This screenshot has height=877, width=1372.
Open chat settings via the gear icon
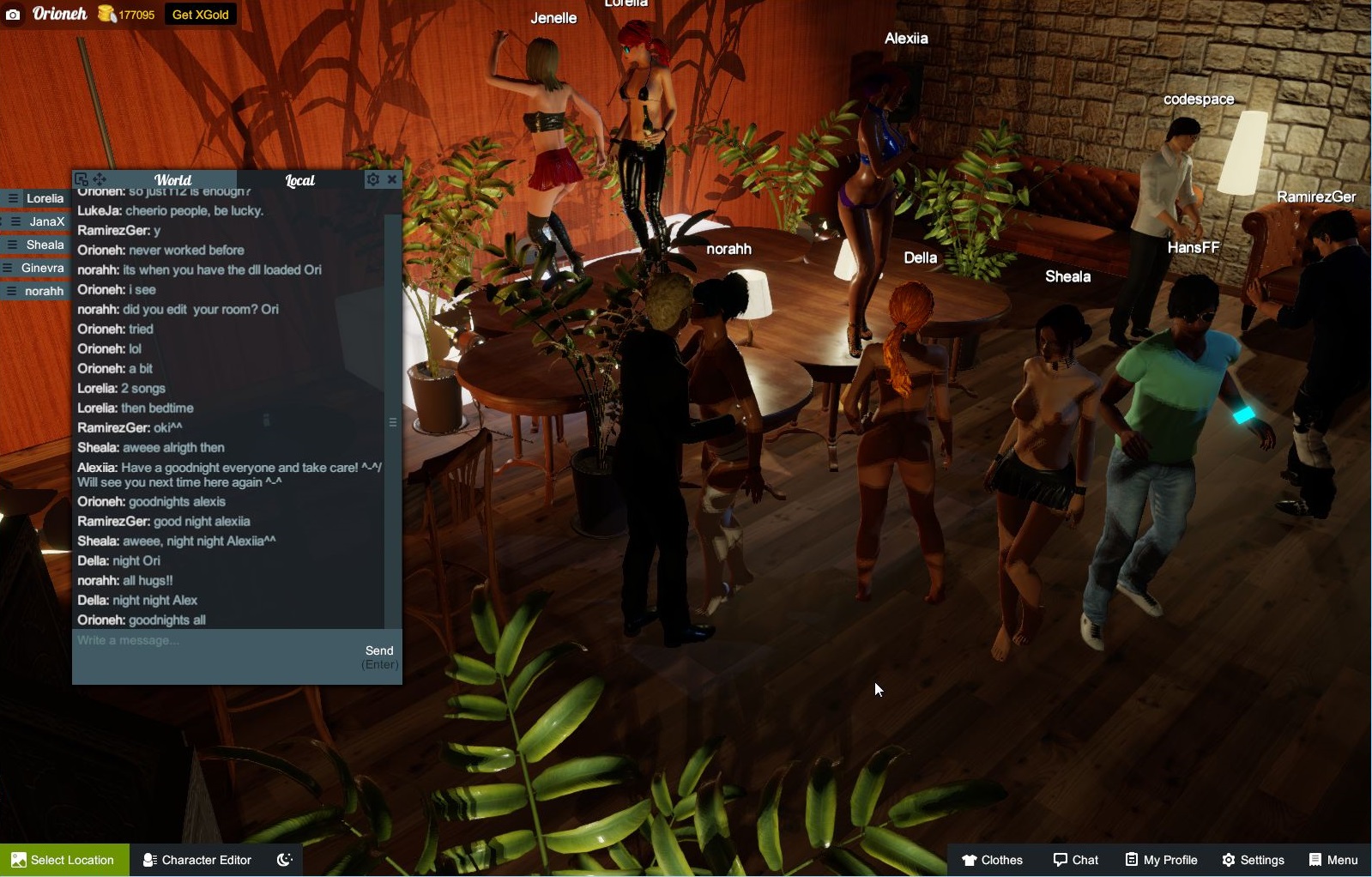click(372, 179)
